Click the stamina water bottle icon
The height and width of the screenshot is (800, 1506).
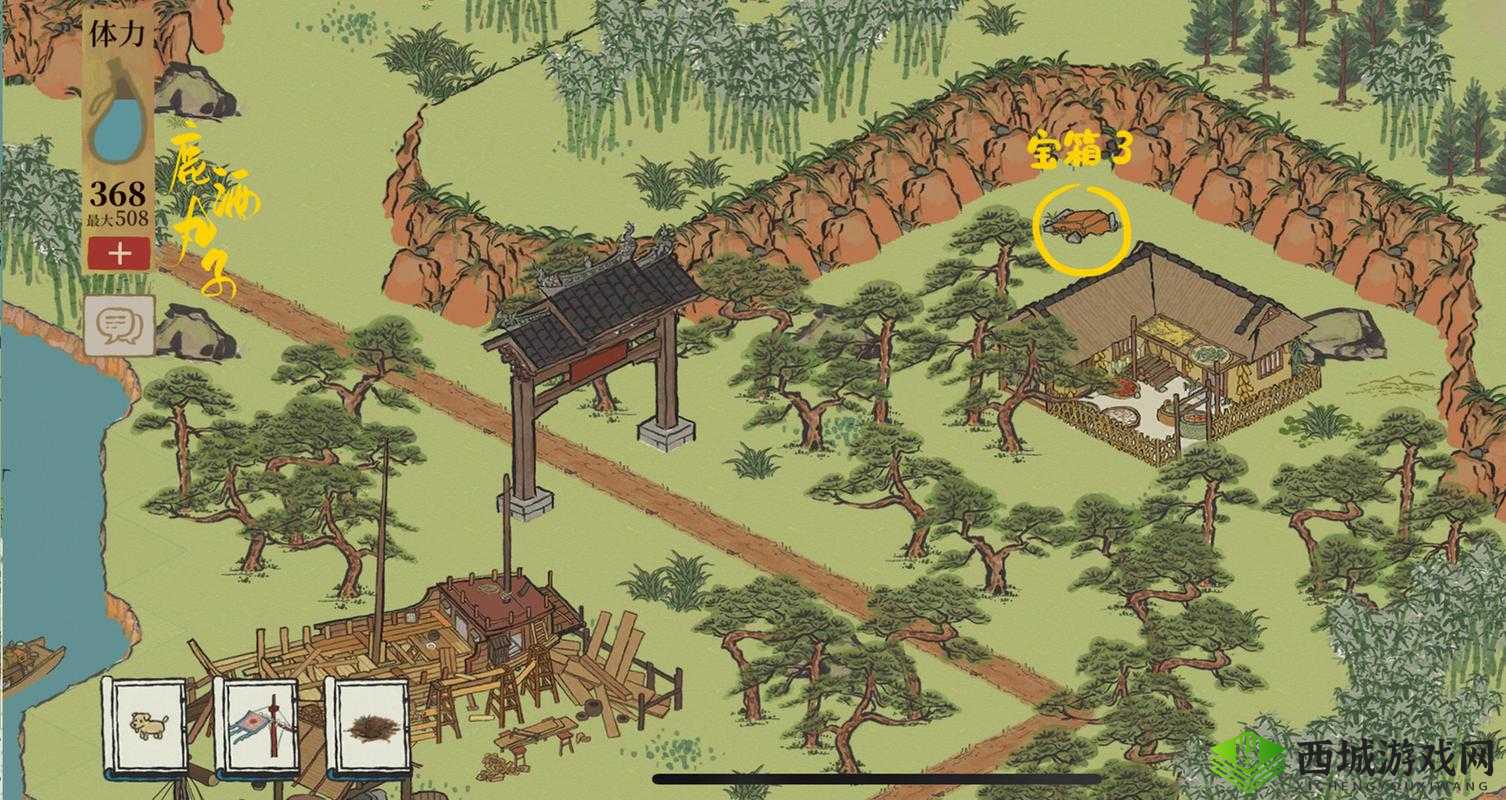[x=120, y=120]
